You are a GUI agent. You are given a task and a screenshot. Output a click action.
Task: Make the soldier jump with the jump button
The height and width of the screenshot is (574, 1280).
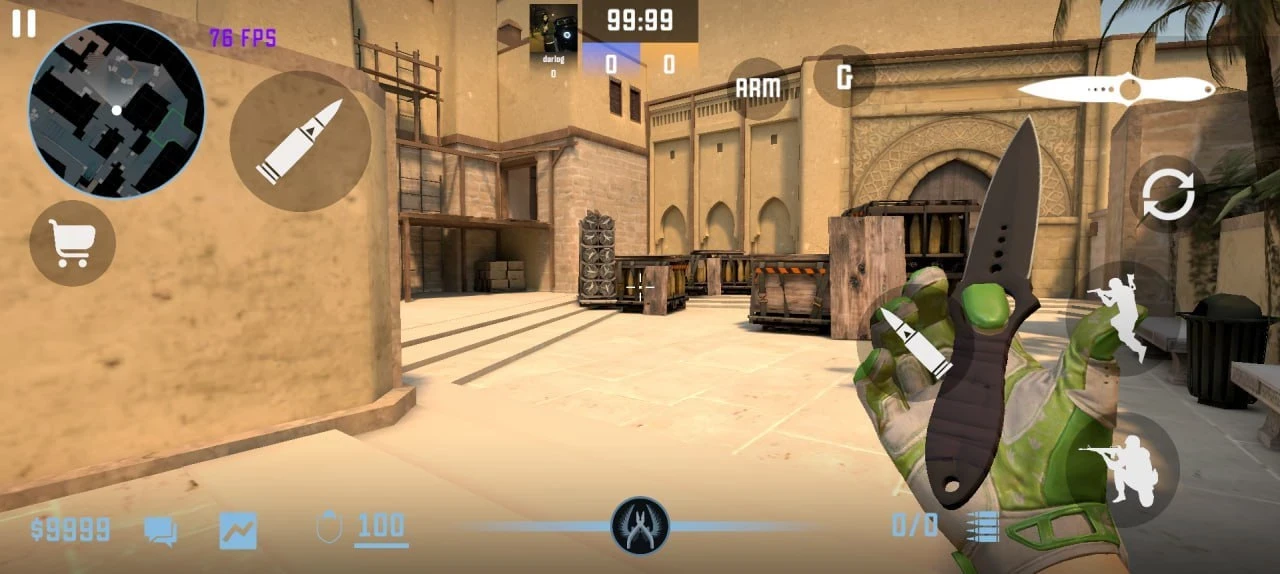[1120, 316]
